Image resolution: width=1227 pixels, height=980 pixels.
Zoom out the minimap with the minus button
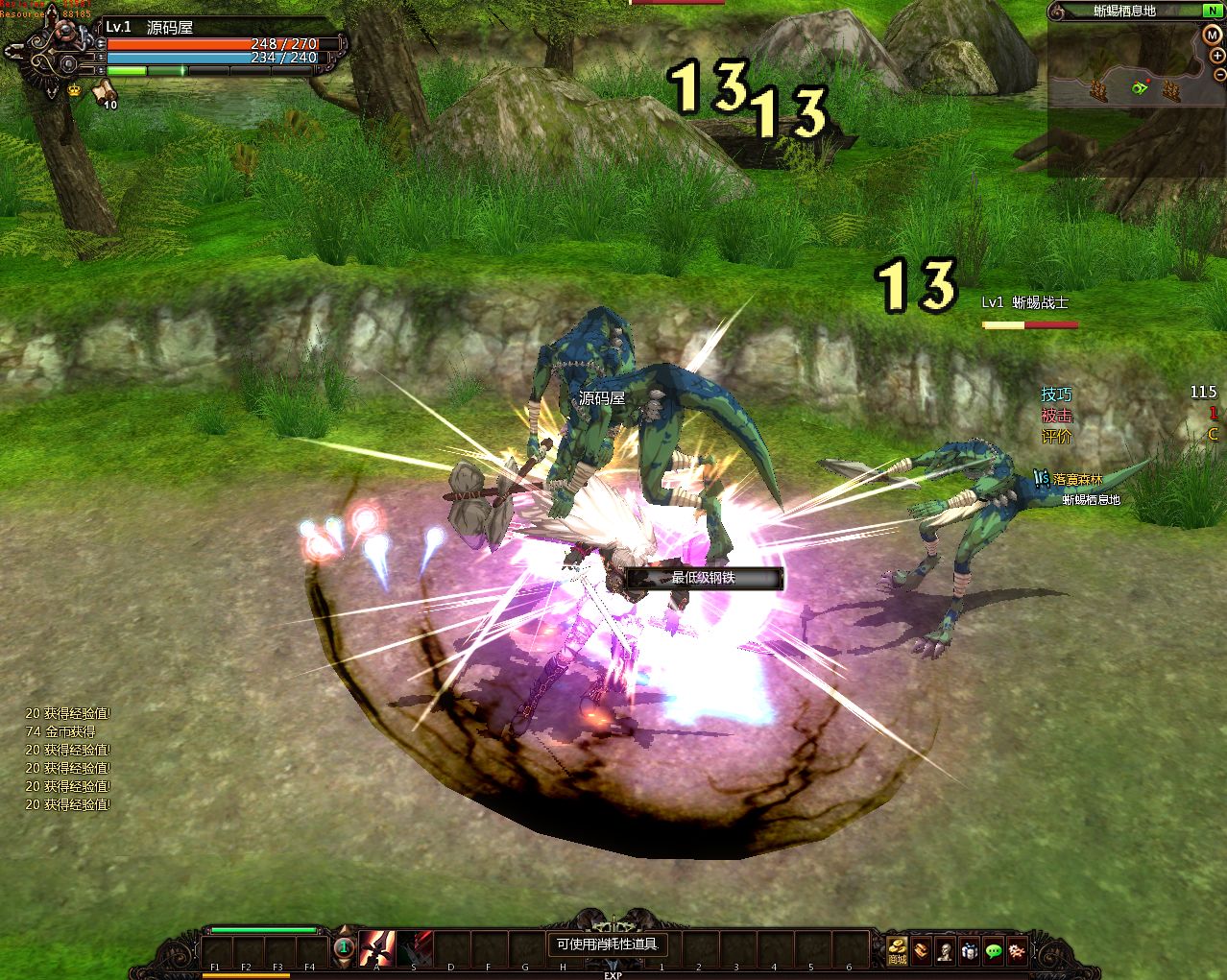coord(1219,74)
